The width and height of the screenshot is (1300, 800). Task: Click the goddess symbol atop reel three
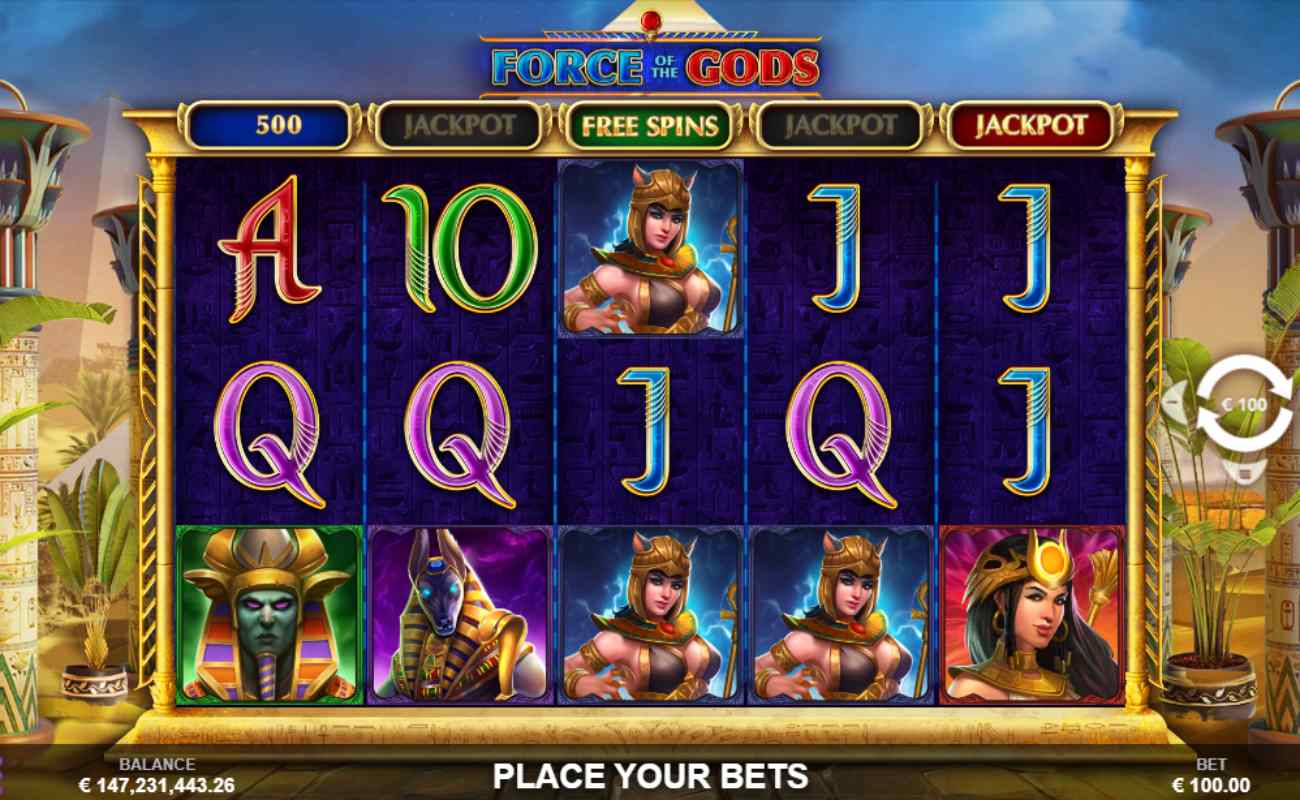(651, 250)
